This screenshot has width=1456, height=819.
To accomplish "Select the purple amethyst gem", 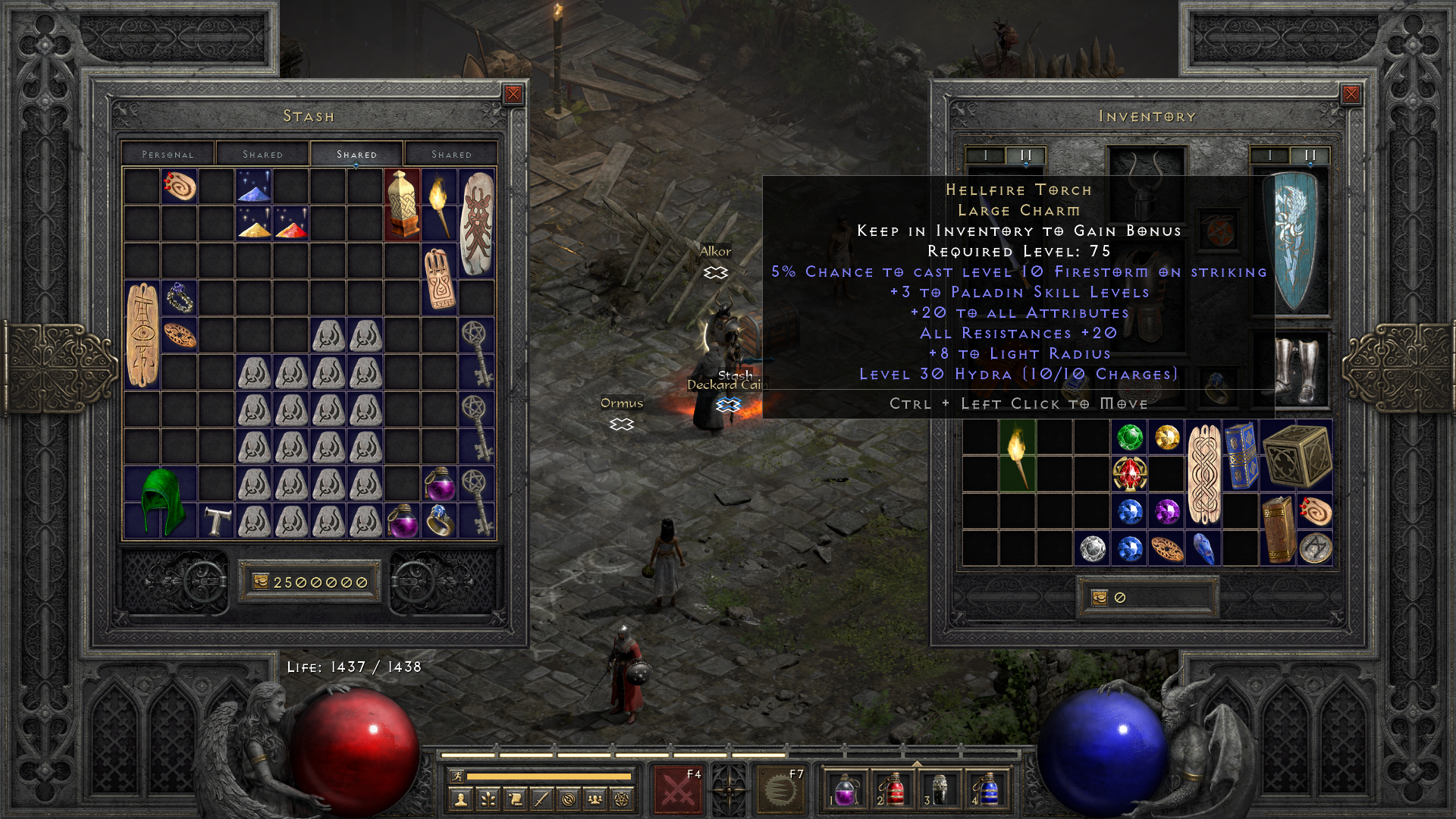I will [x=1166, y=511].
